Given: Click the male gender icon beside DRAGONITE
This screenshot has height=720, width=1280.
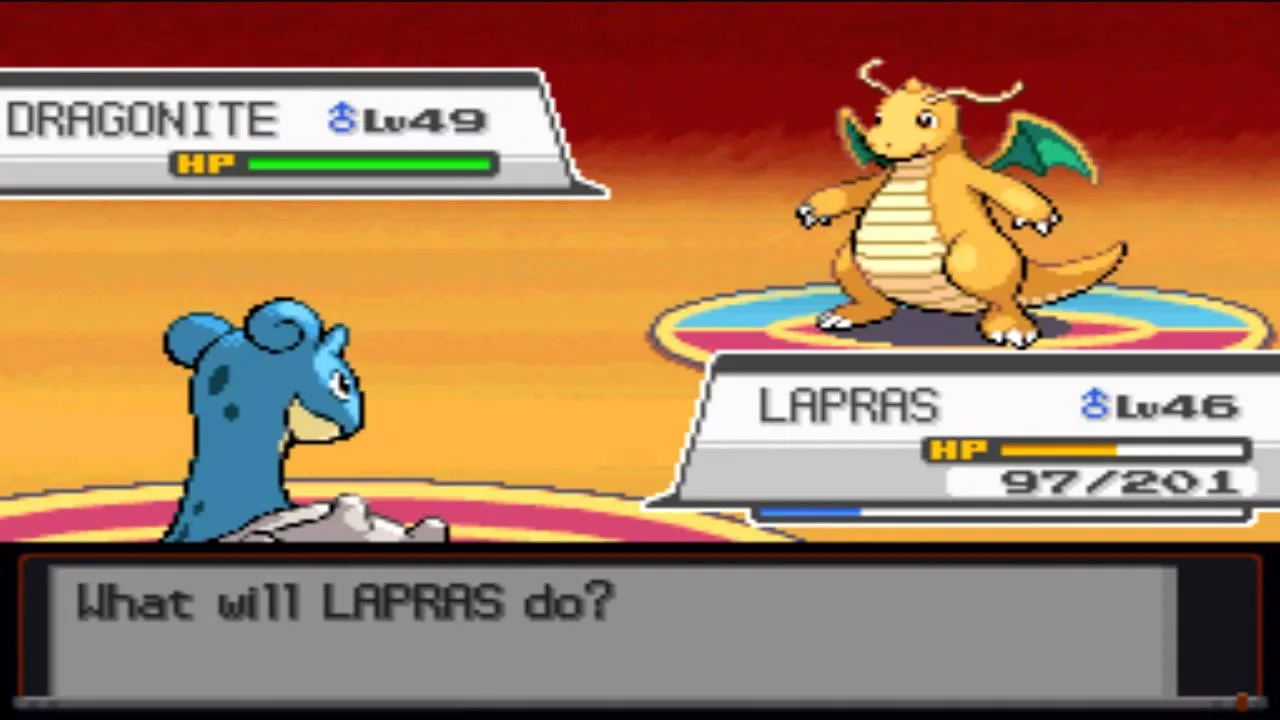Looking at the screenshot, I should (x=340, y=118).
